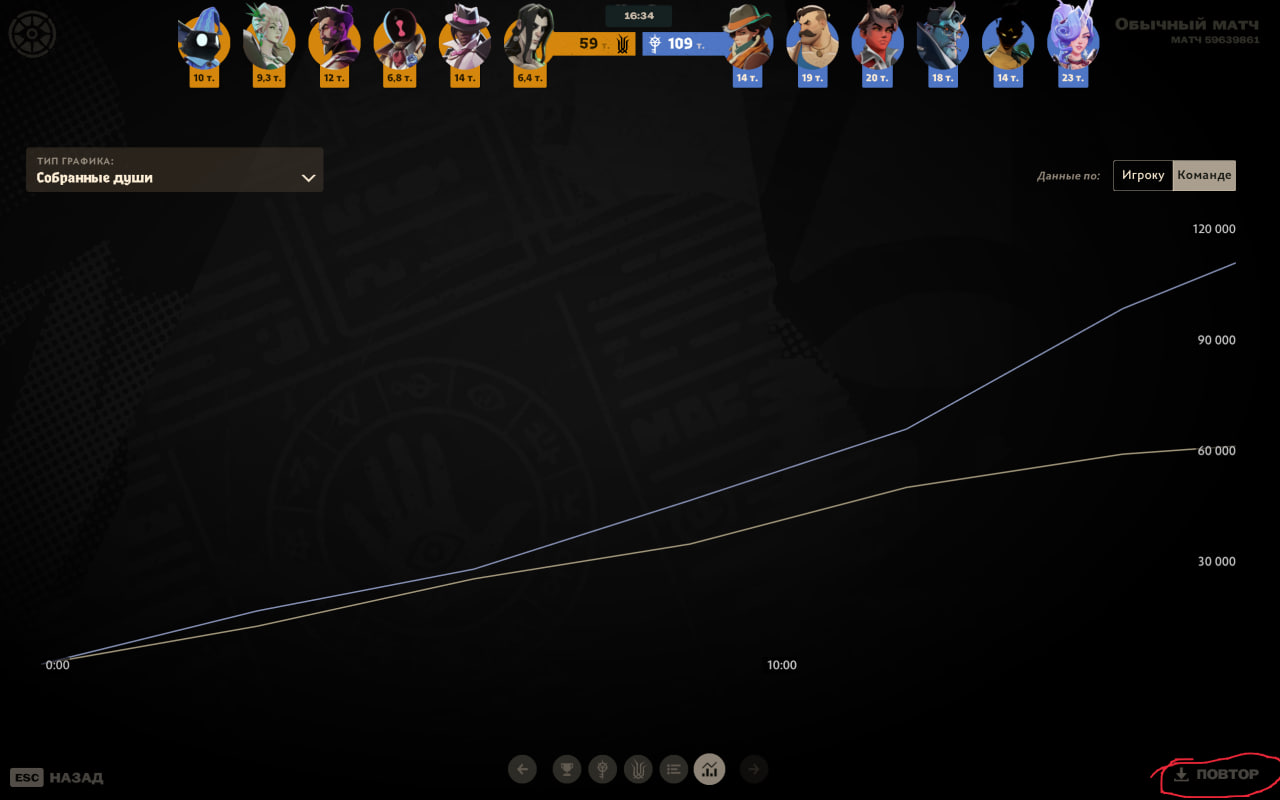Open the Sapphire team emblem view
1280x800 pixels.
click(603, 769)
